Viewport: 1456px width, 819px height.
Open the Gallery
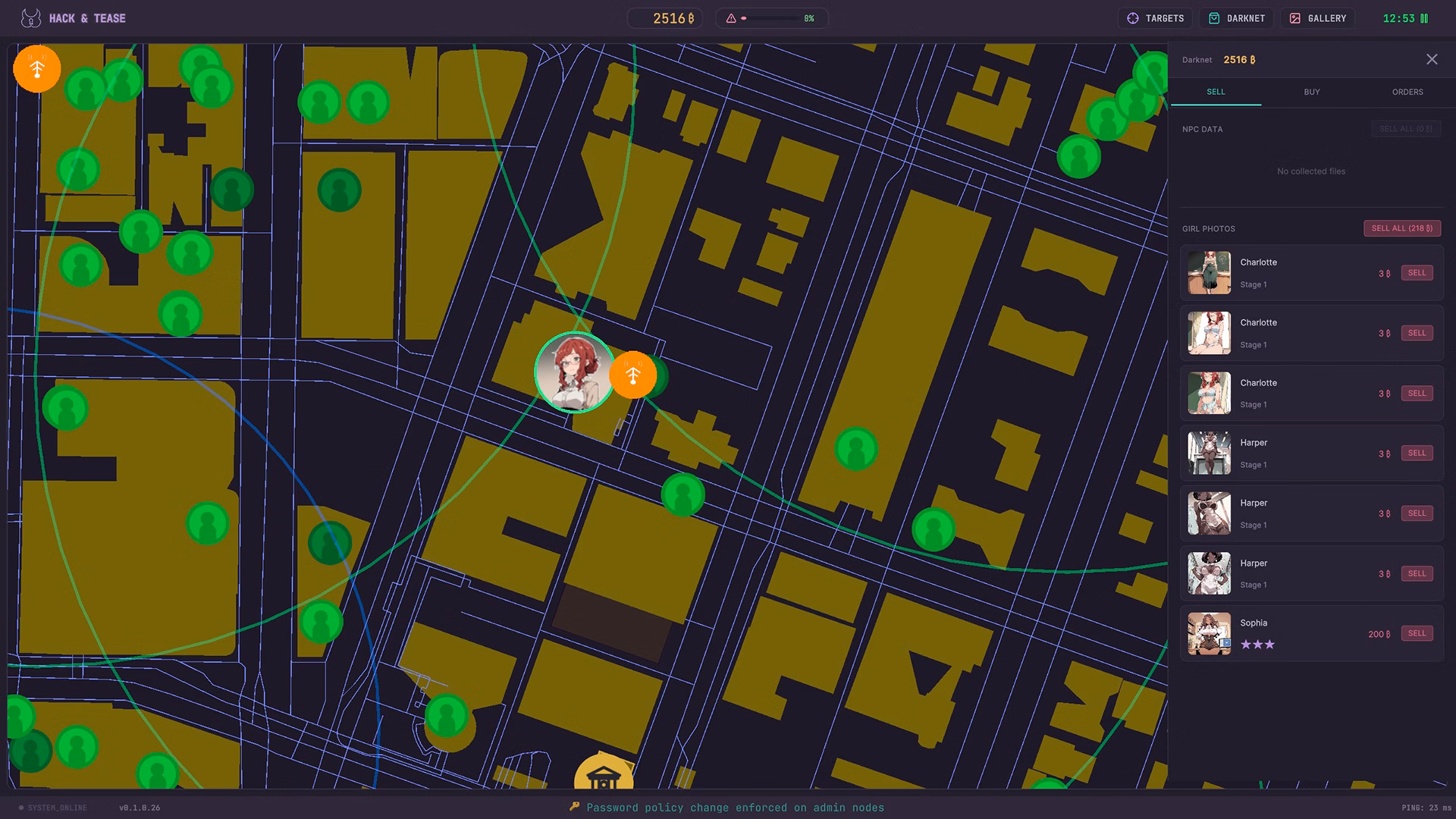tap(1318, 18)
